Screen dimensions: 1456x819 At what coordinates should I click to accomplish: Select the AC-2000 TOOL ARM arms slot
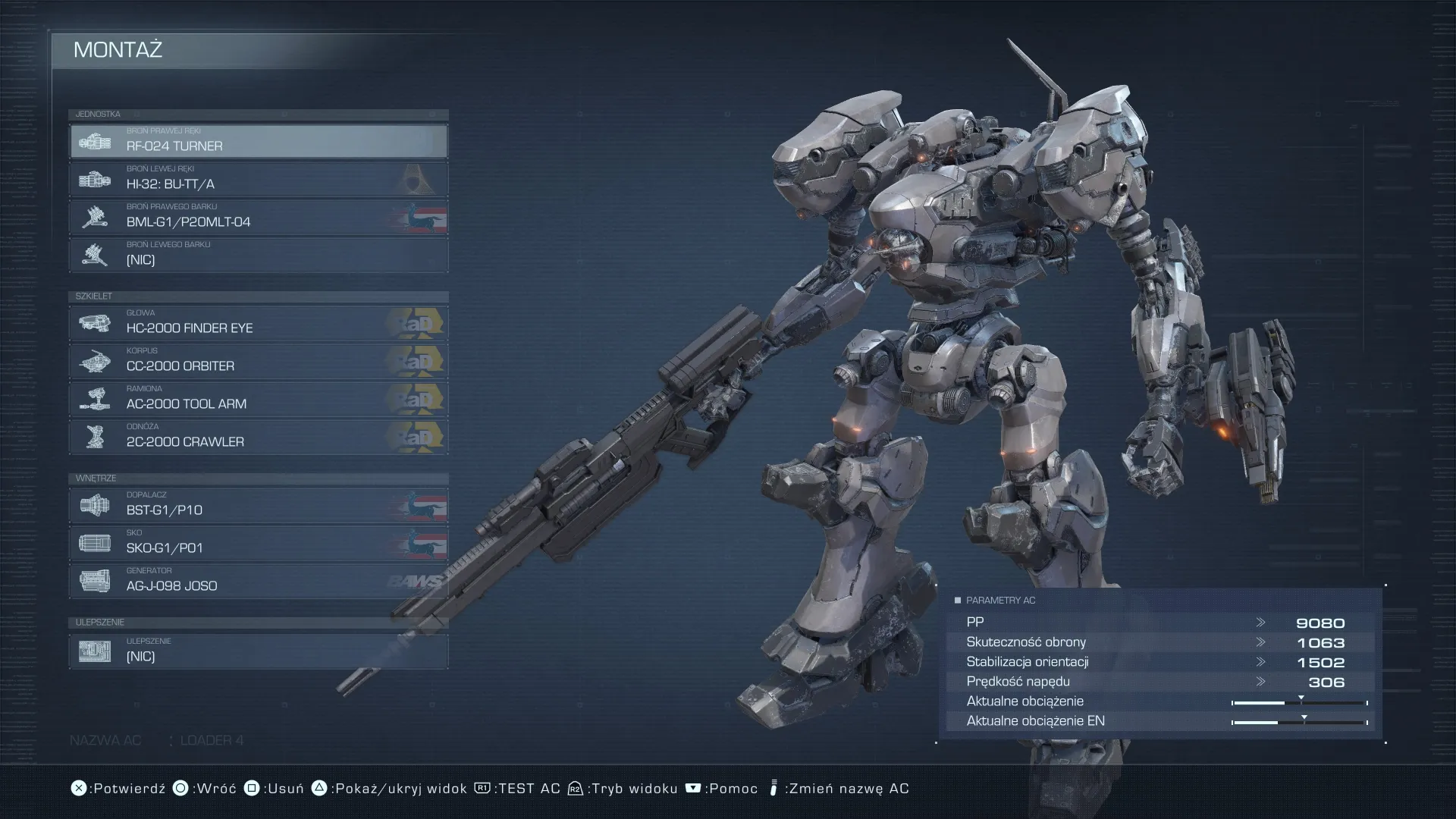coord(258,400)
